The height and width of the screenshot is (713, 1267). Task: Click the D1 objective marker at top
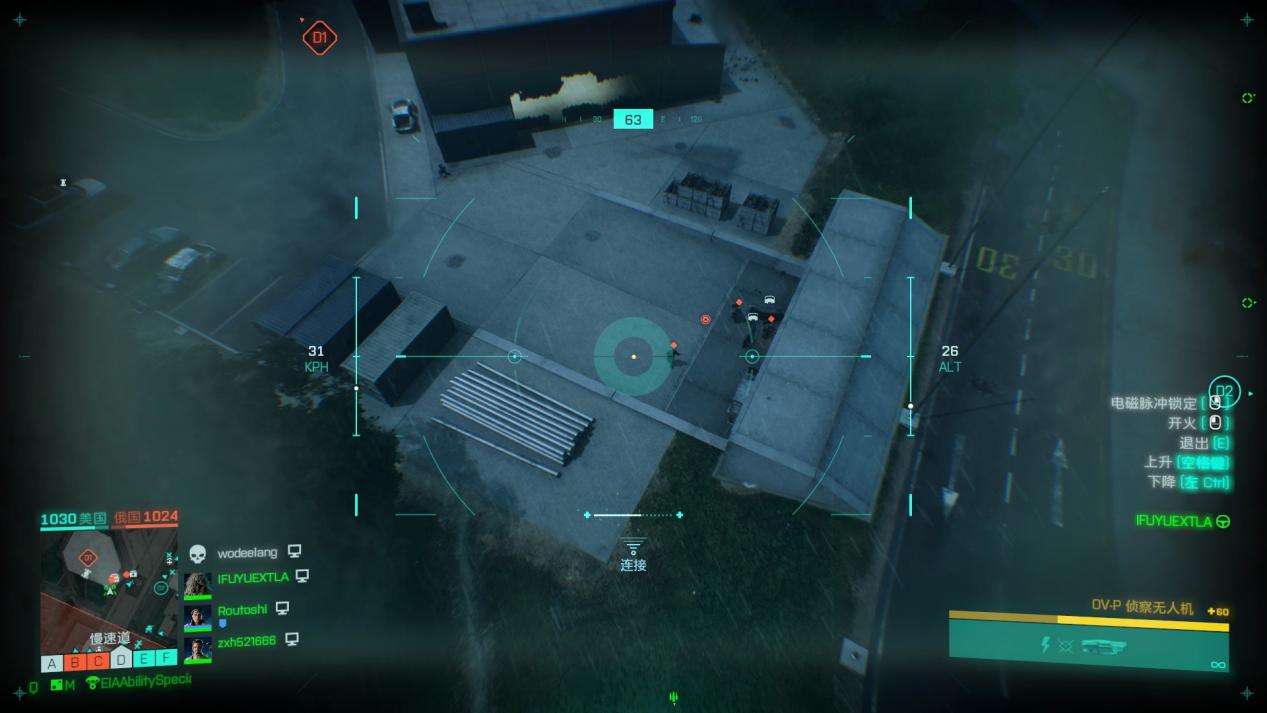320,39
